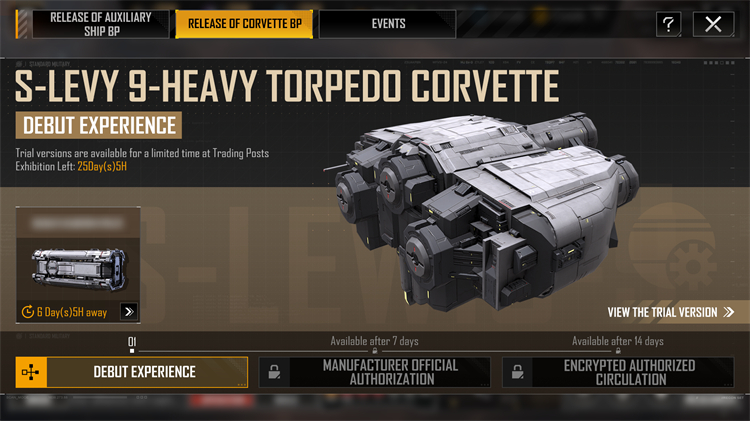Select the Debut Experience stage button
Viewport: 750px width, 421px height.
click(133, 372)
